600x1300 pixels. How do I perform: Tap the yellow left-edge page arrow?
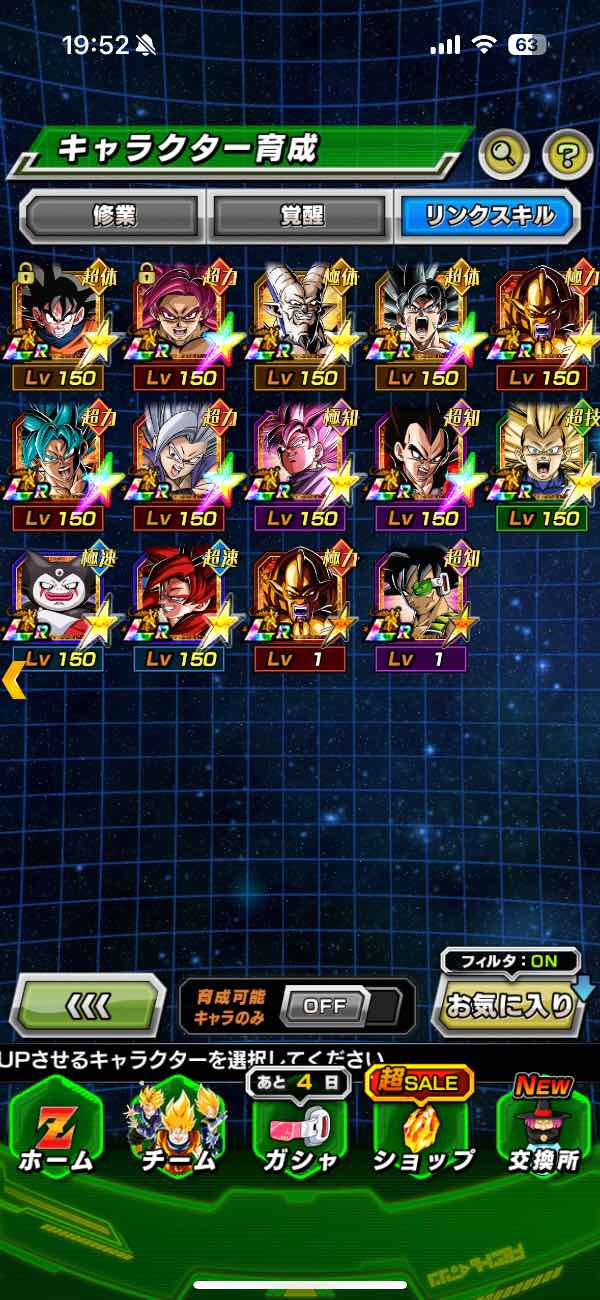[13, 679]
